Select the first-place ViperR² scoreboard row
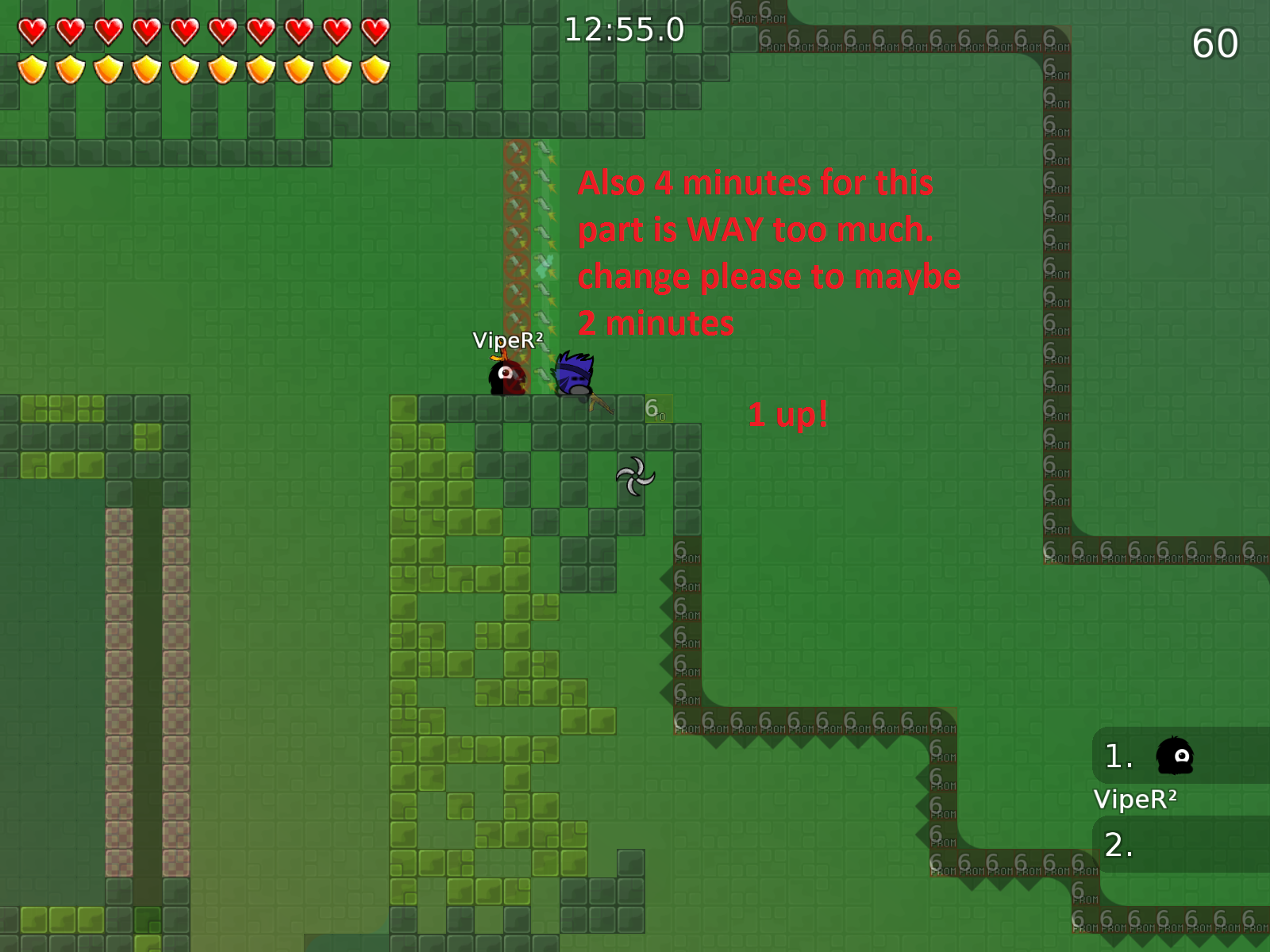This screenshot has height=952, width=1270. point(1181,756)
